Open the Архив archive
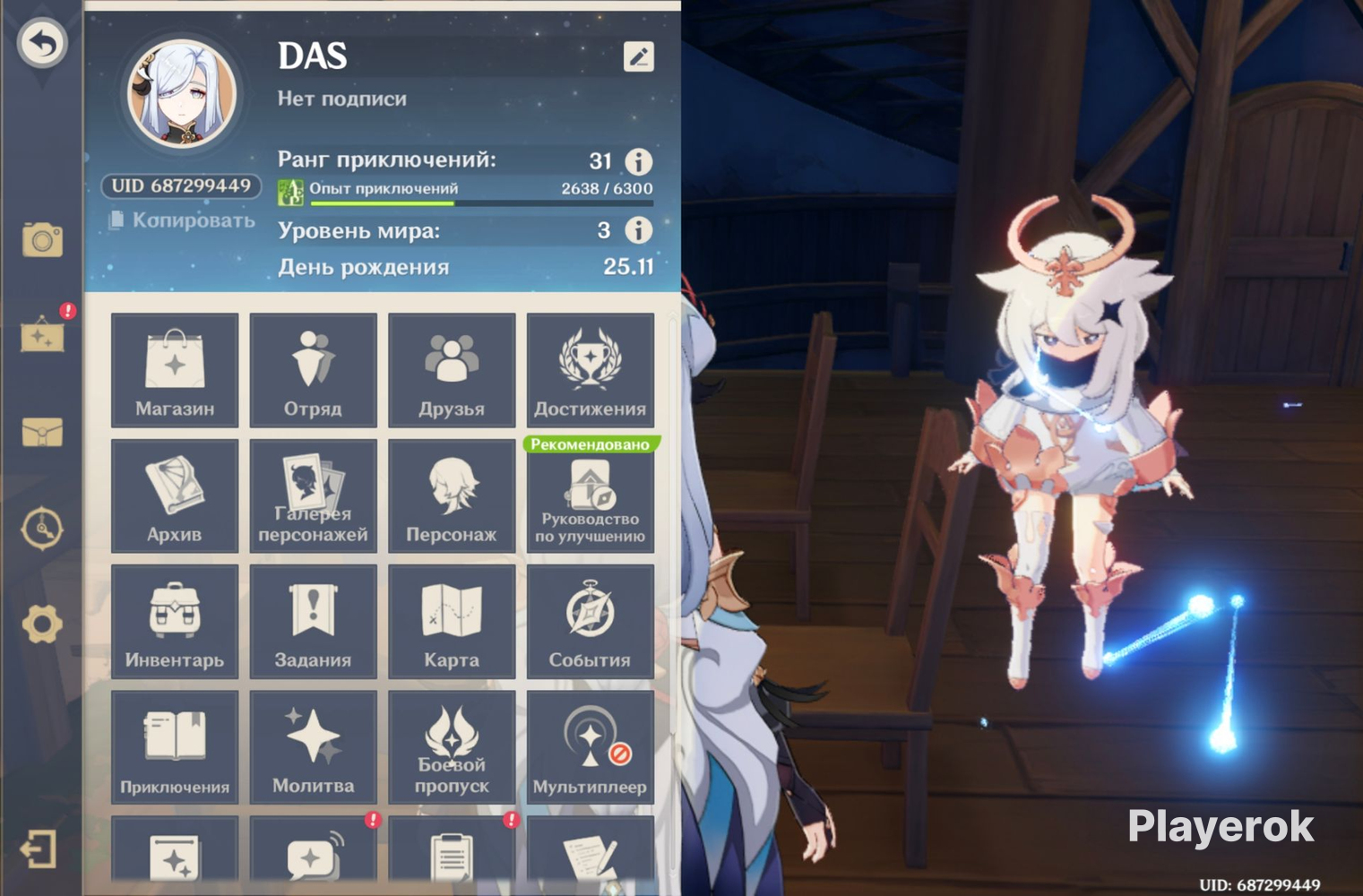 [175, 495]
